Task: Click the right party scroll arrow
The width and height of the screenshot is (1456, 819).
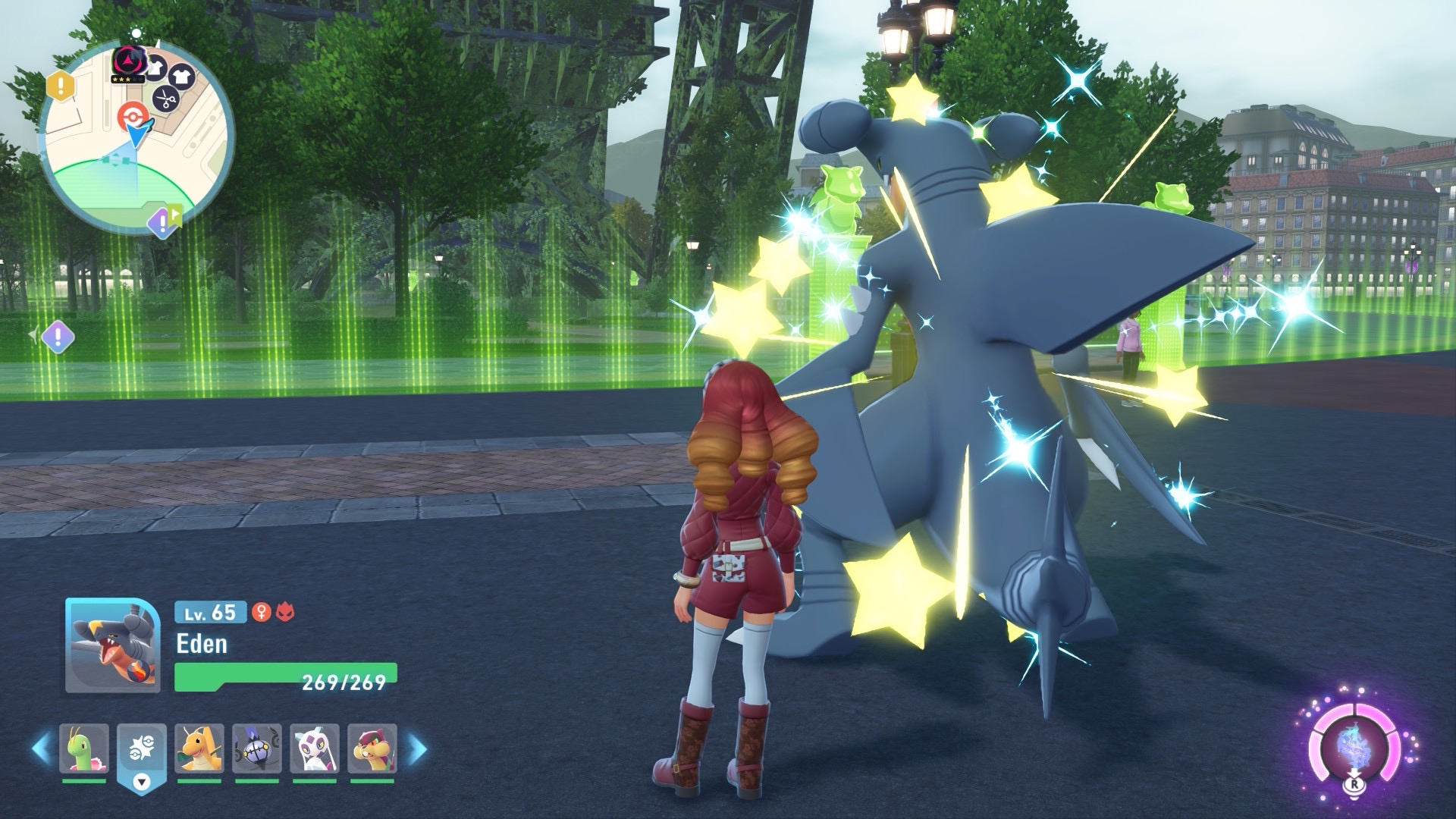Action: click(416, 748)
